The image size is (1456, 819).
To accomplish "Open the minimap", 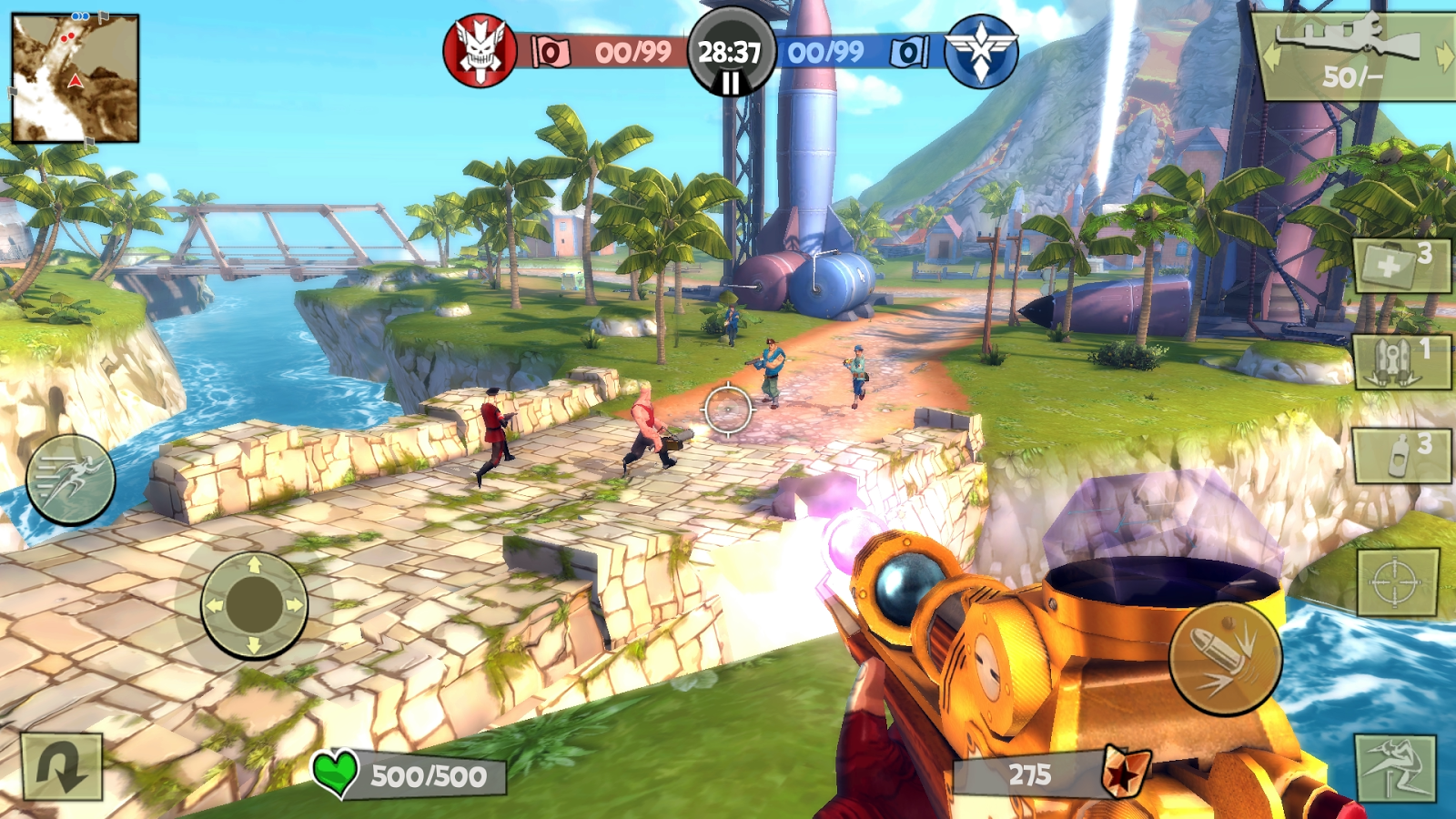I will tap(75, 78).
